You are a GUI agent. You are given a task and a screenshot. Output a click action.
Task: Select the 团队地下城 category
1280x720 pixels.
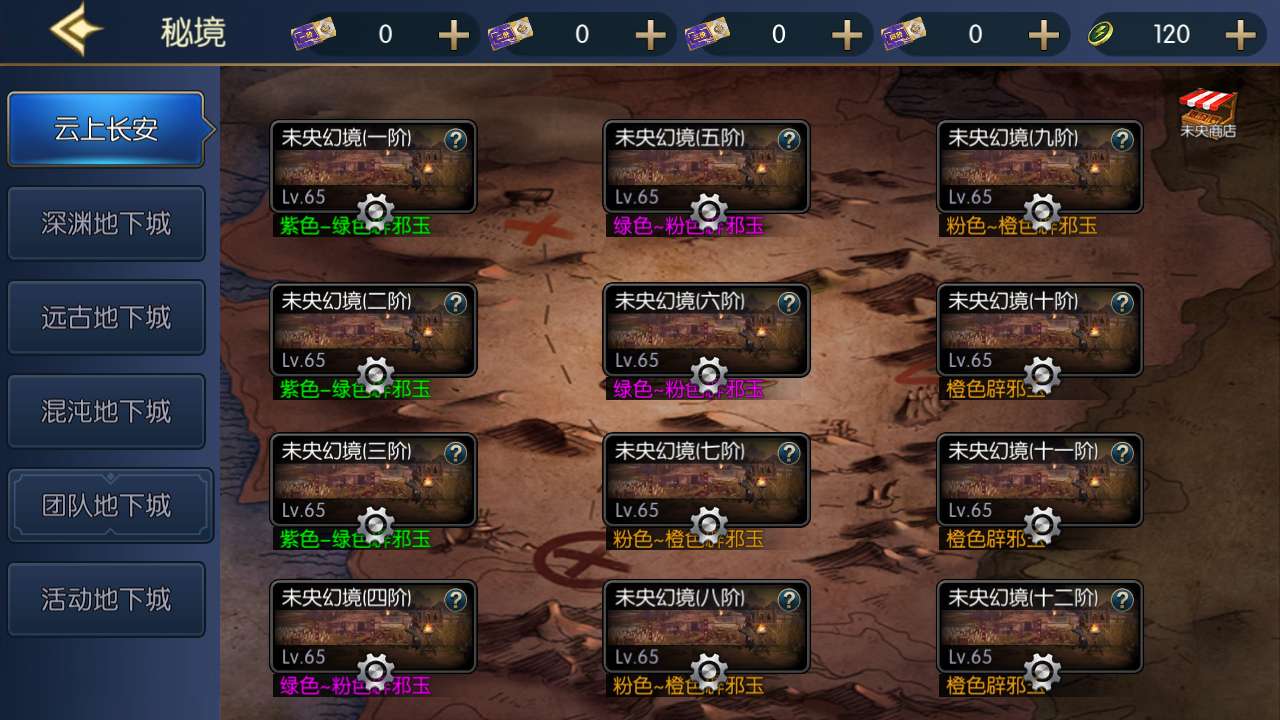point(107,504)
